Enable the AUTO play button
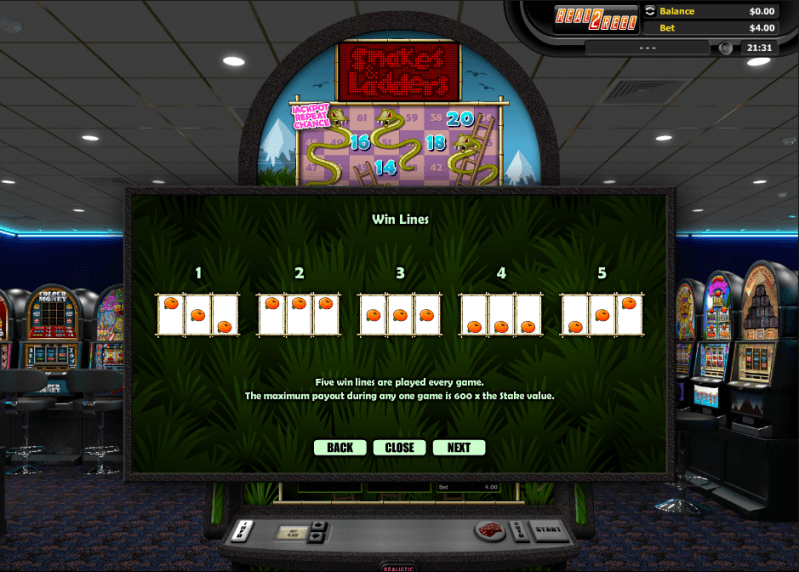 pos(517,530)
